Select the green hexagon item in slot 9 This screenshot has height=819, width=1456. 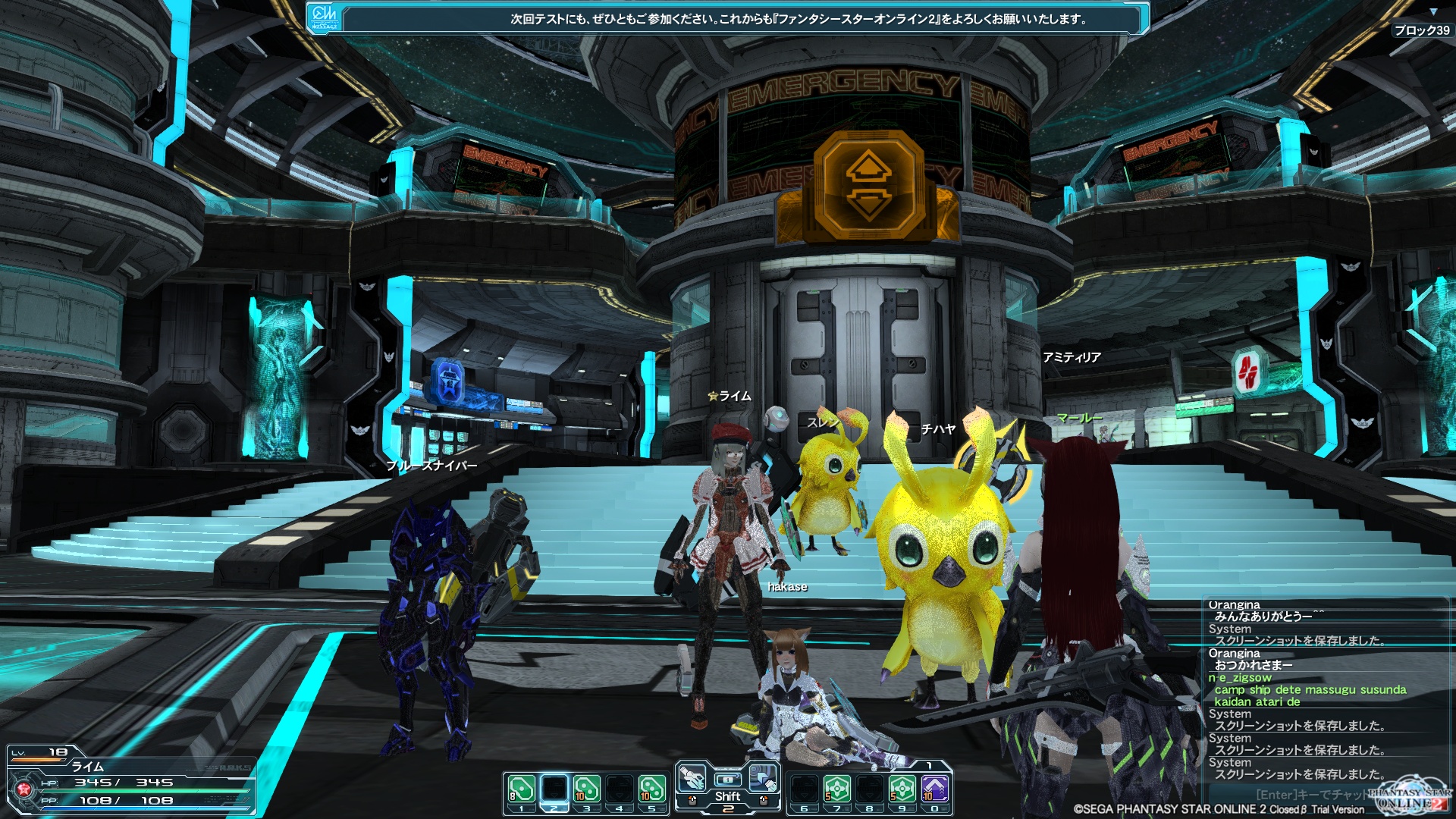pos(902,789)
